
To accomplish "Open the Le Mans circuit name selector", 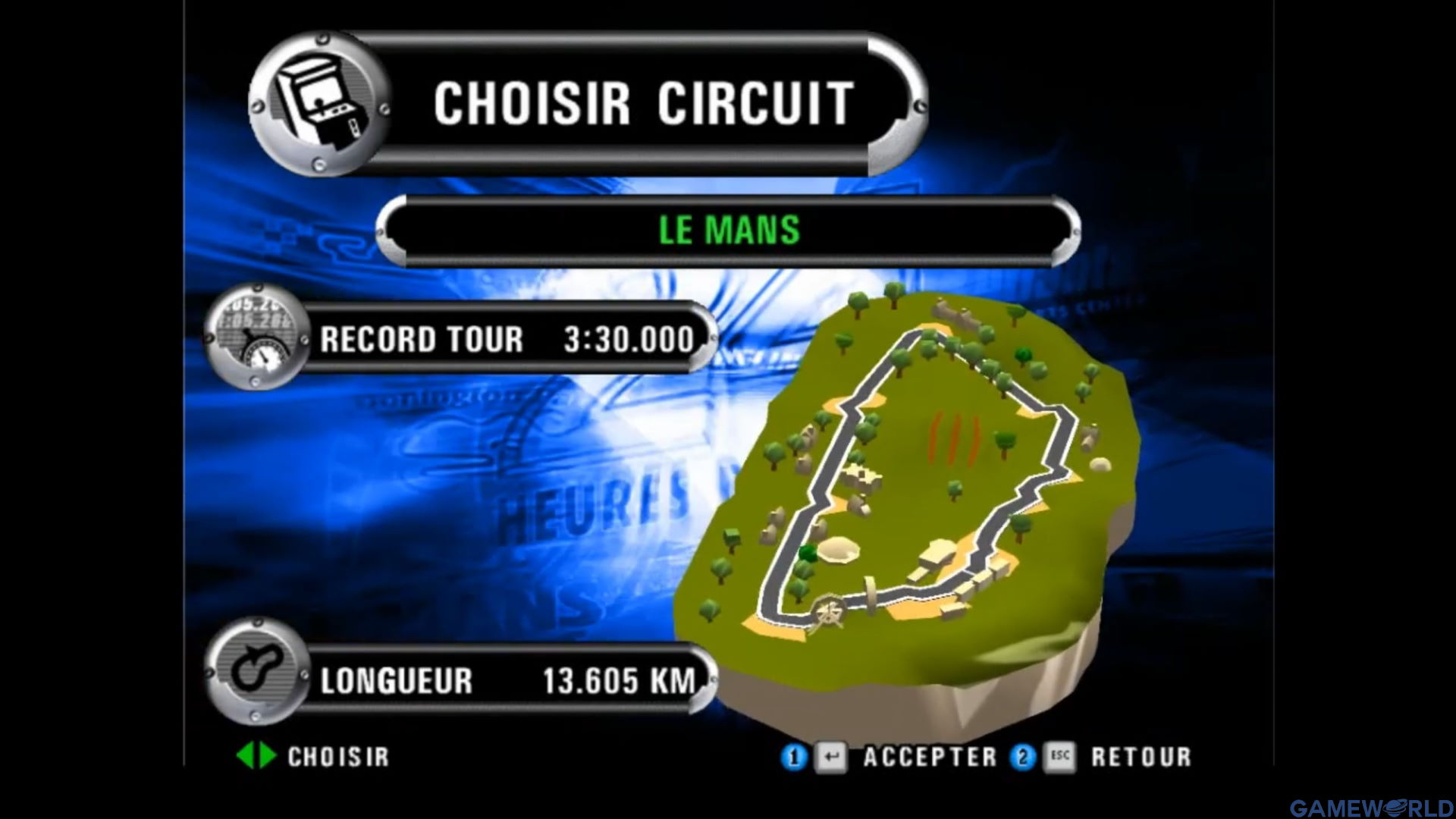I will point(728,229).
